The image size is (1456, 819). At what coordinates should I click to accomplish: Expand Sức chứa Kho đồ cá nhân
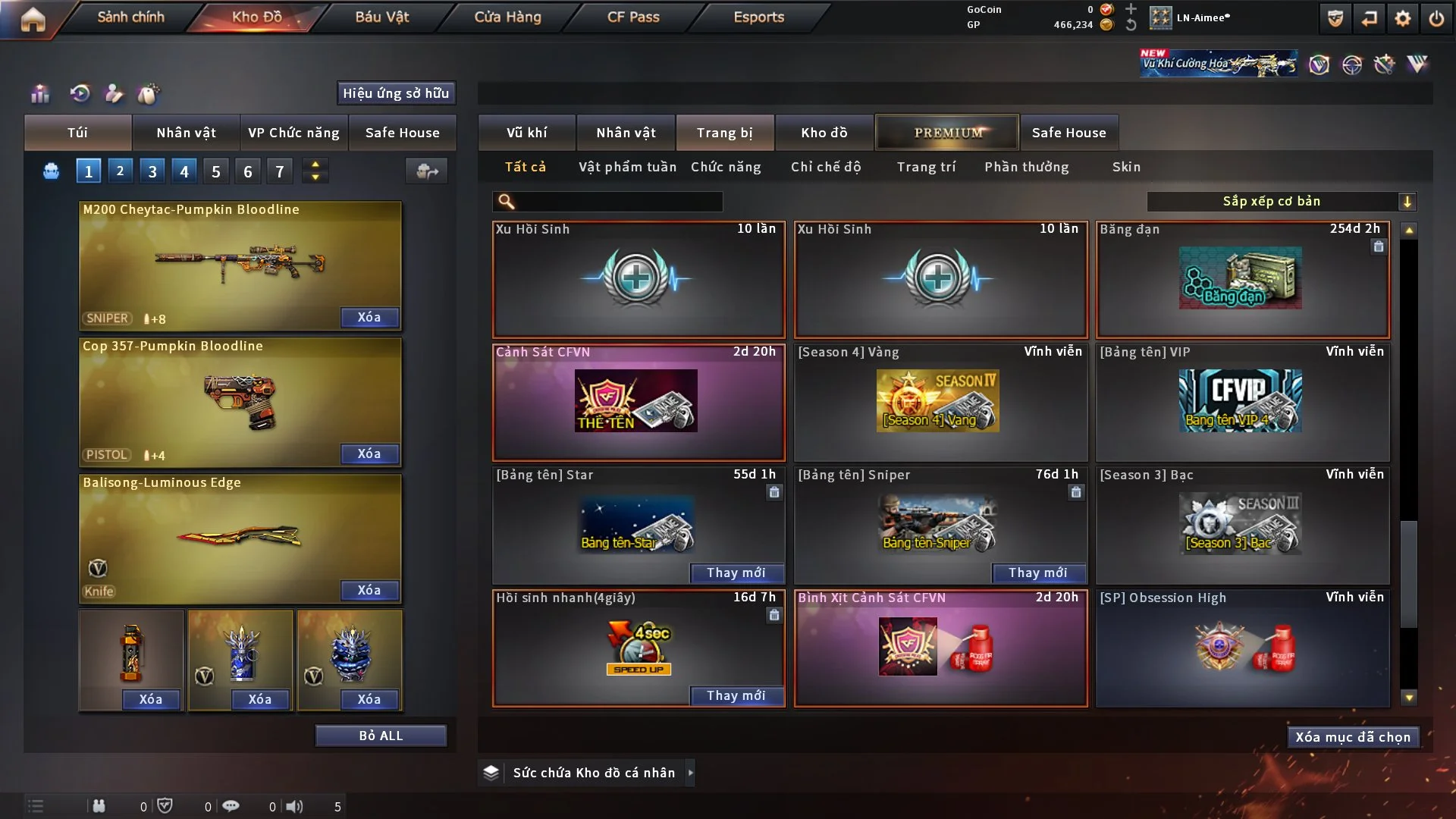point(690,773)
